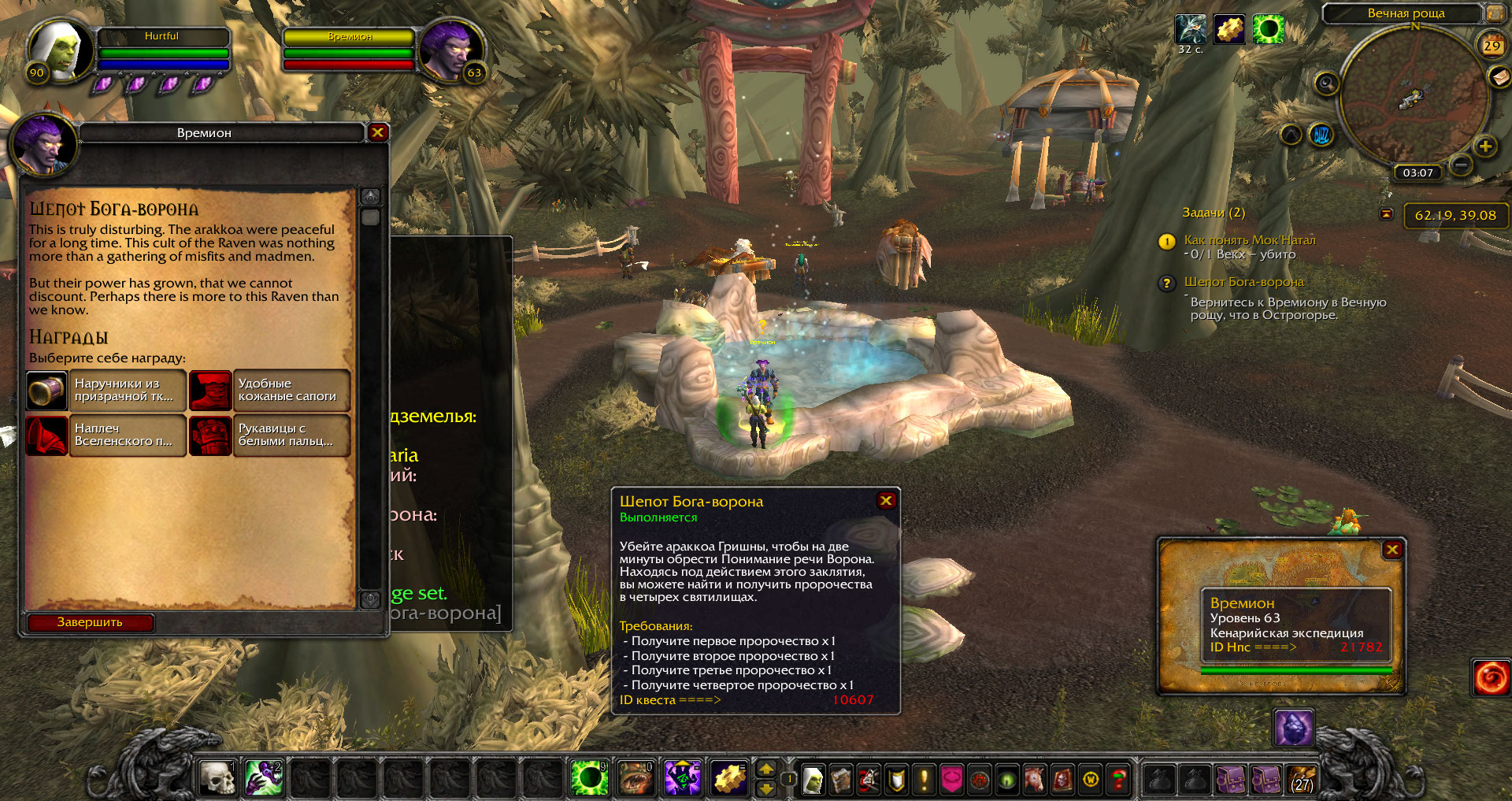
Task: Open the mail envelope icon by minimap
Action: (x=1499, y=76)
